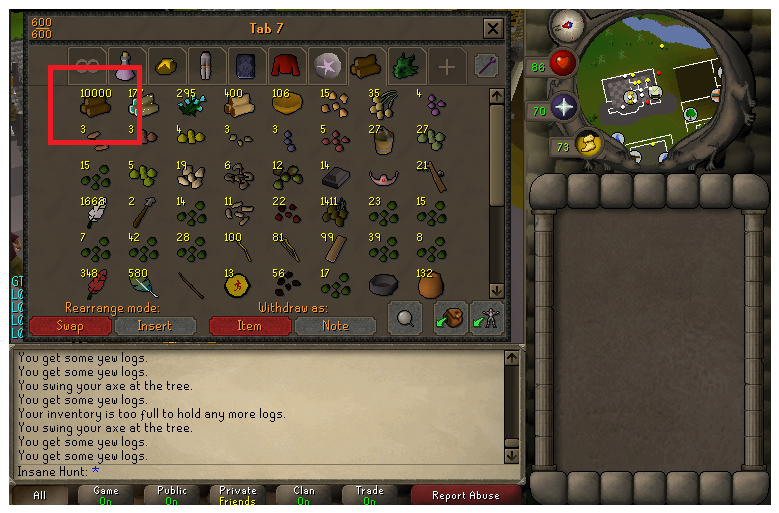Deposit the whole inventory with the backpack button
Image resolution: width=779 pixels, height=513 pixels.
pyautogui.click(x=451, y=318)
